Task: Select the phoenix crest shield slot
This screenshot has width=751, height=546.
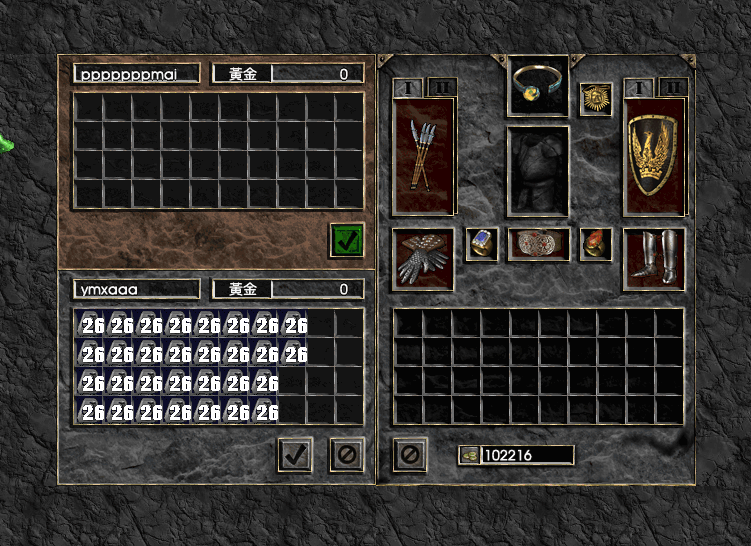Action: (655, 155)
